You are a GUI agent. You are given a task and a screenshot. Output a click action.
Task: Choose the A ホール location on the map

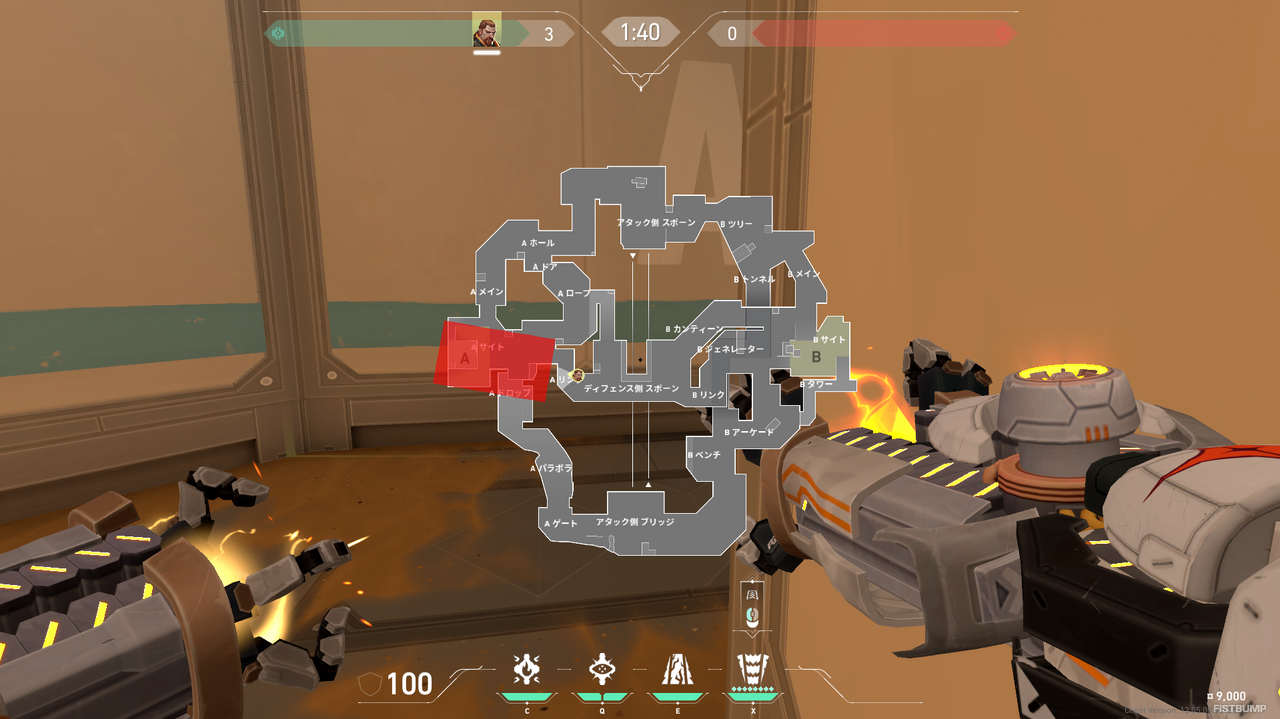pyautogui.click(x=538, y=243)
